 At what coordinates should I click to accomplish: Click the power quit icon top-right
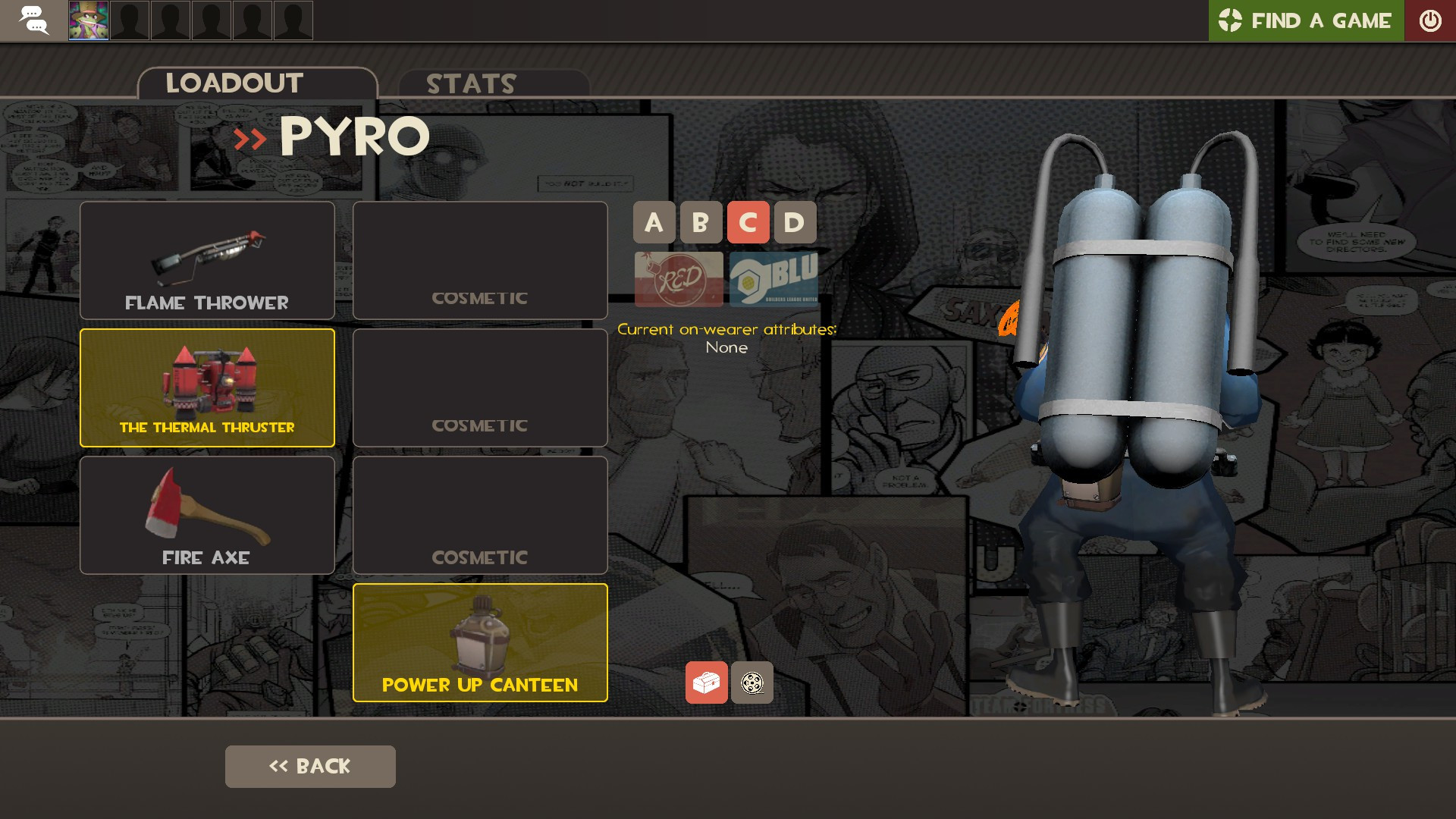[x=1431, y=20]
